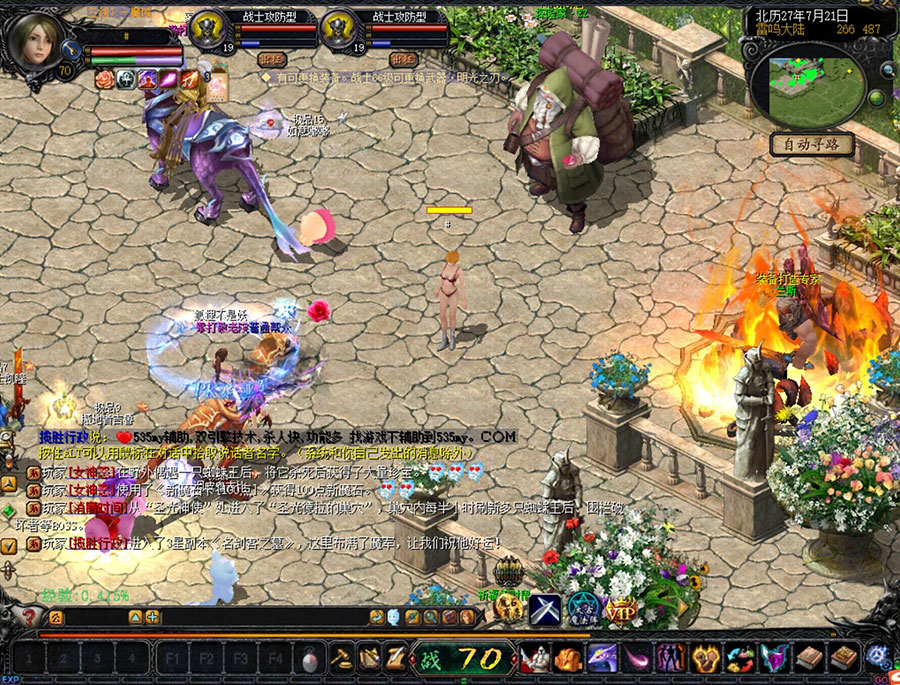The image size is (900, 685).
Task: Click the 自动寻路 auto-pathfinding button
Action: [x=812, y=145]
